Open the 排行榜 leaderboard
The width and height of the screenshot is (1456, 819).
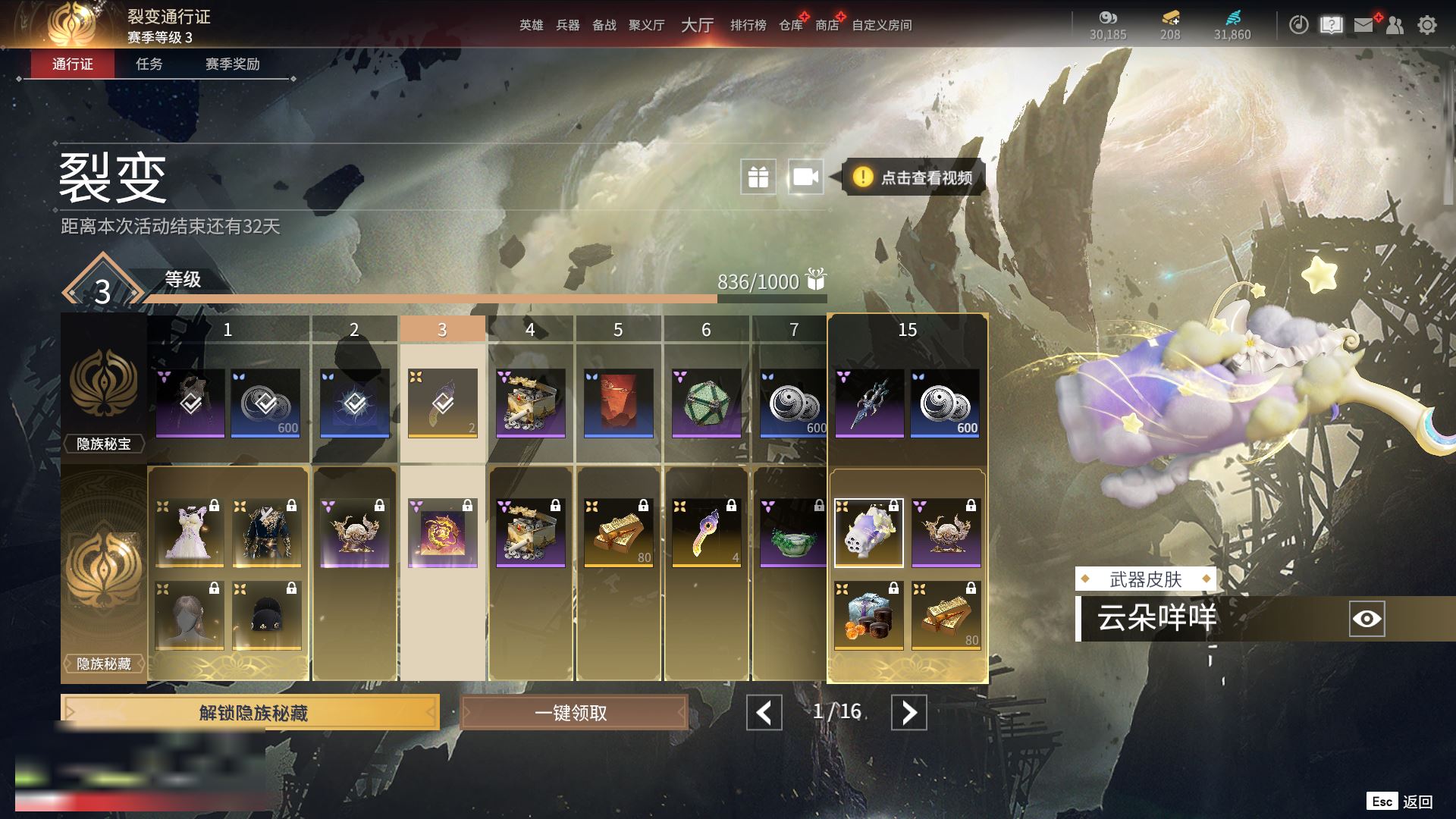click(x=748, y=25)
